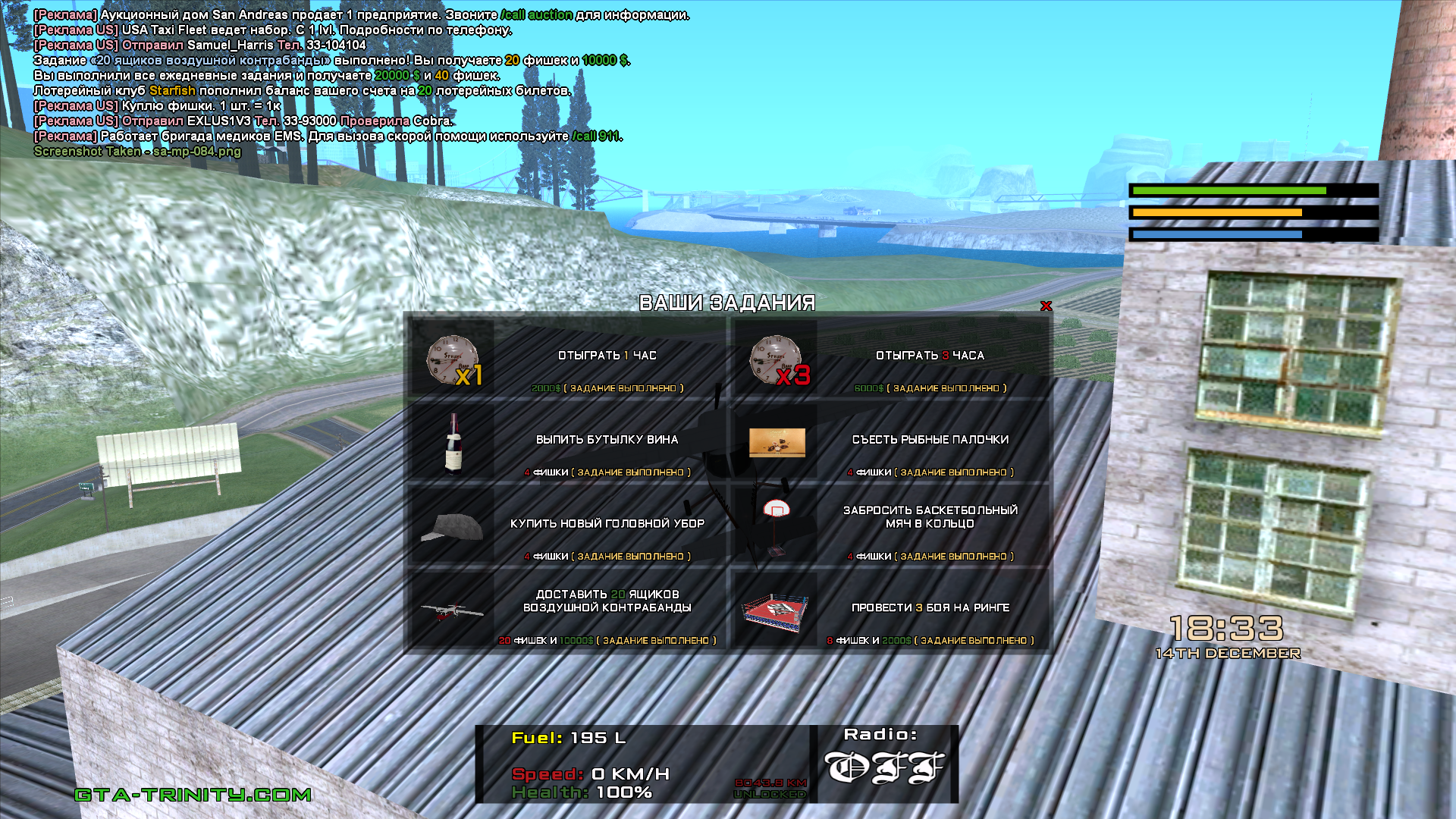Choose the ВЫПИТЬ БУТЫЛКУ ВИНА task

click(607, 440)
